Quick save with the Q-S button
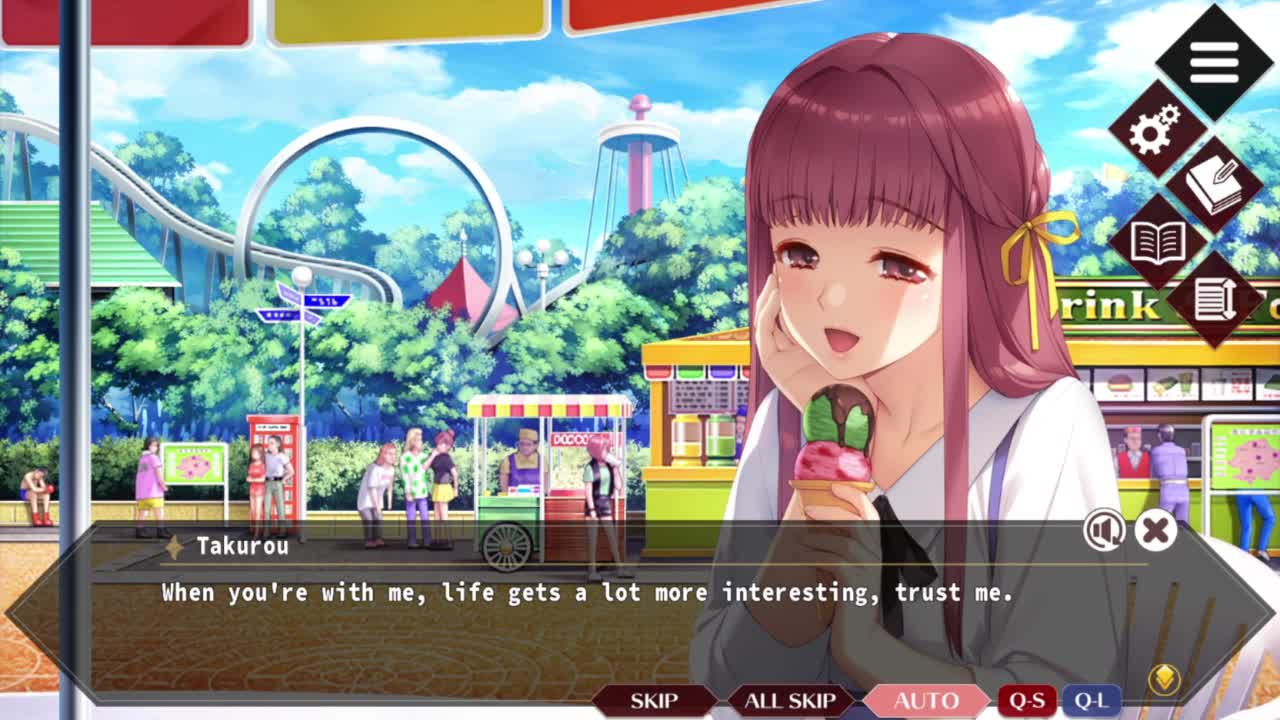This screenshot has width=1280, height=720. pos(1027,700)
